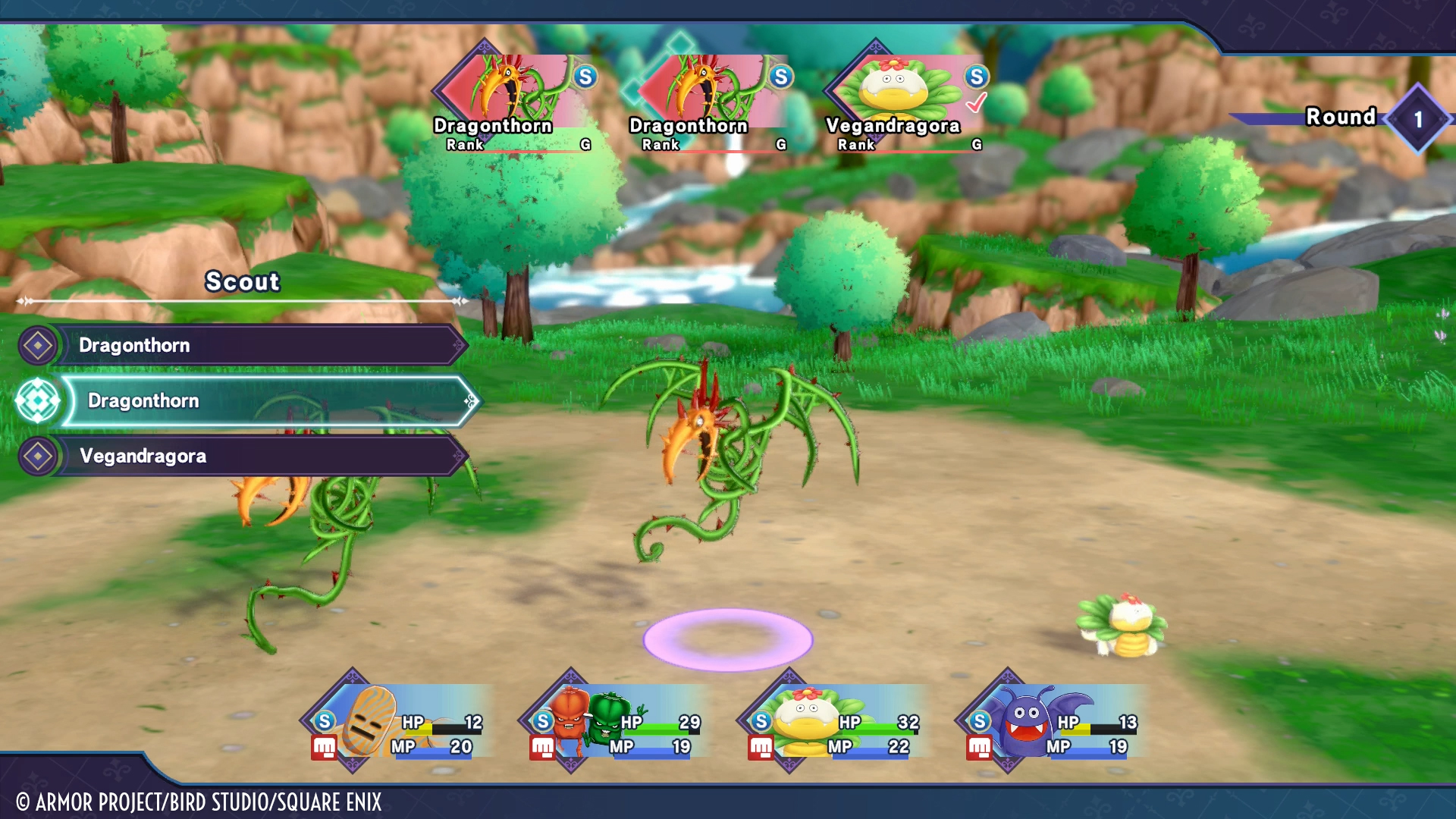Click the party portrait with 12 HP
Viewport: 1456px width, 819px height.
(398, 722)
